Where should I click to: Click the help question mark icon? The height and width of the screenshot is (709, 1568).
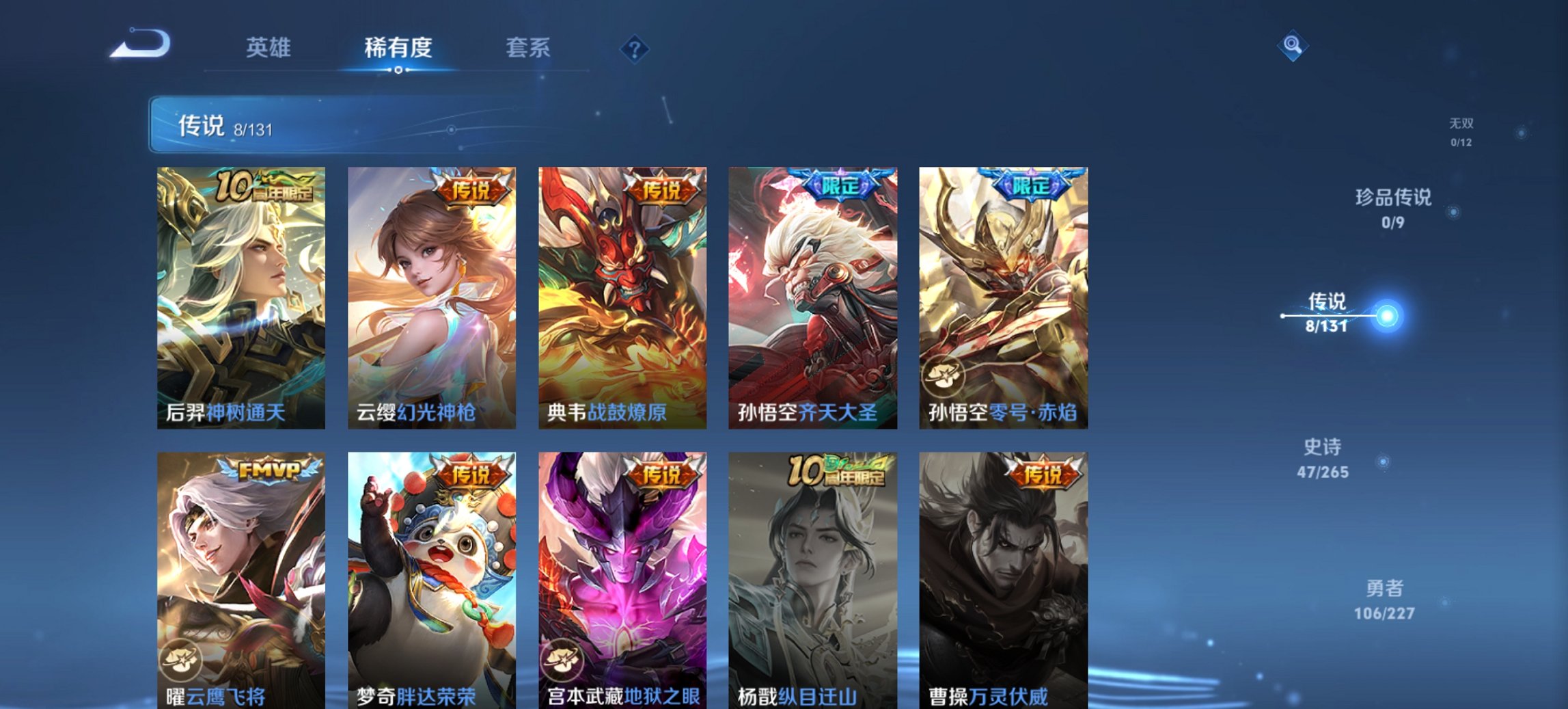tap(635, 48)
